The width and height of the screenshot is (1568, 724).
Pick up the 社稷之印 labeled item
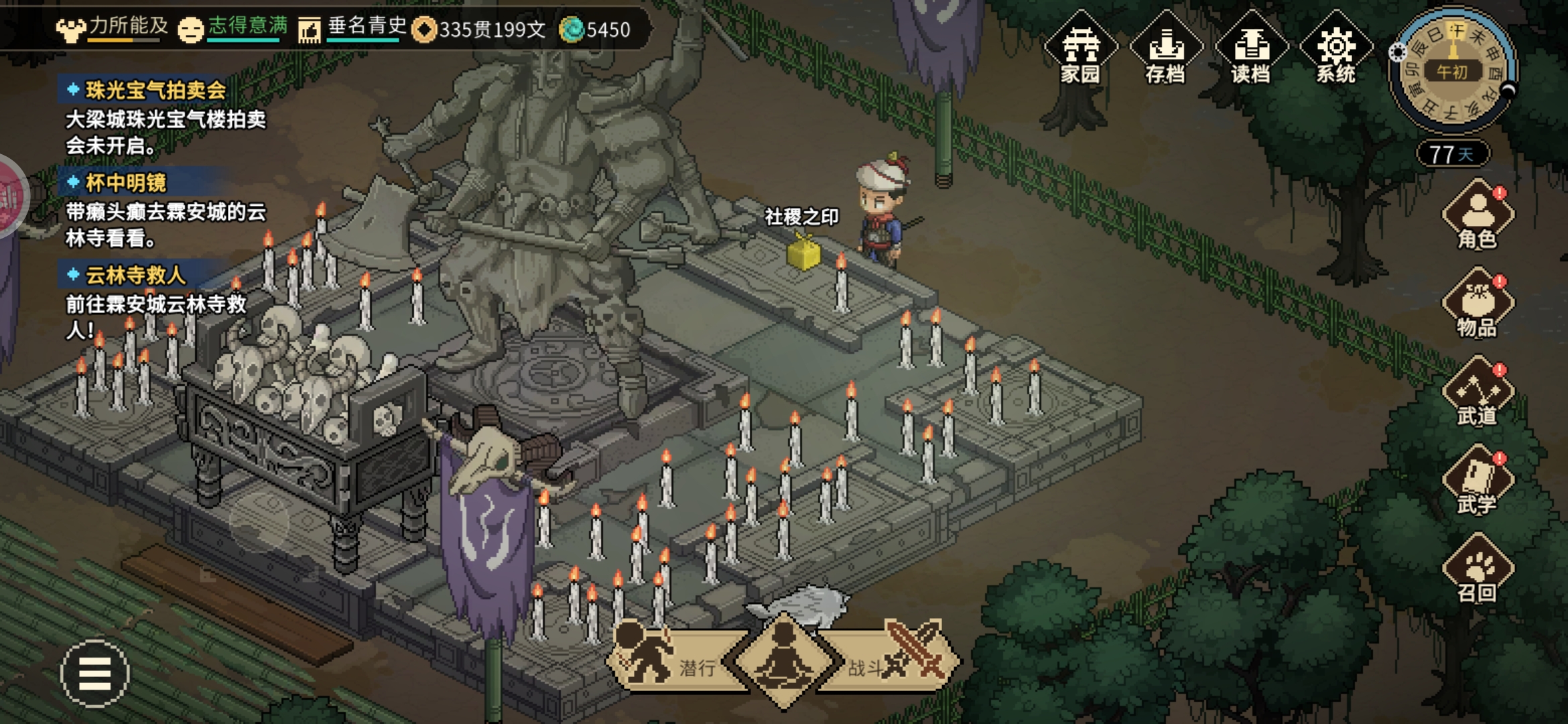point(803,253)
